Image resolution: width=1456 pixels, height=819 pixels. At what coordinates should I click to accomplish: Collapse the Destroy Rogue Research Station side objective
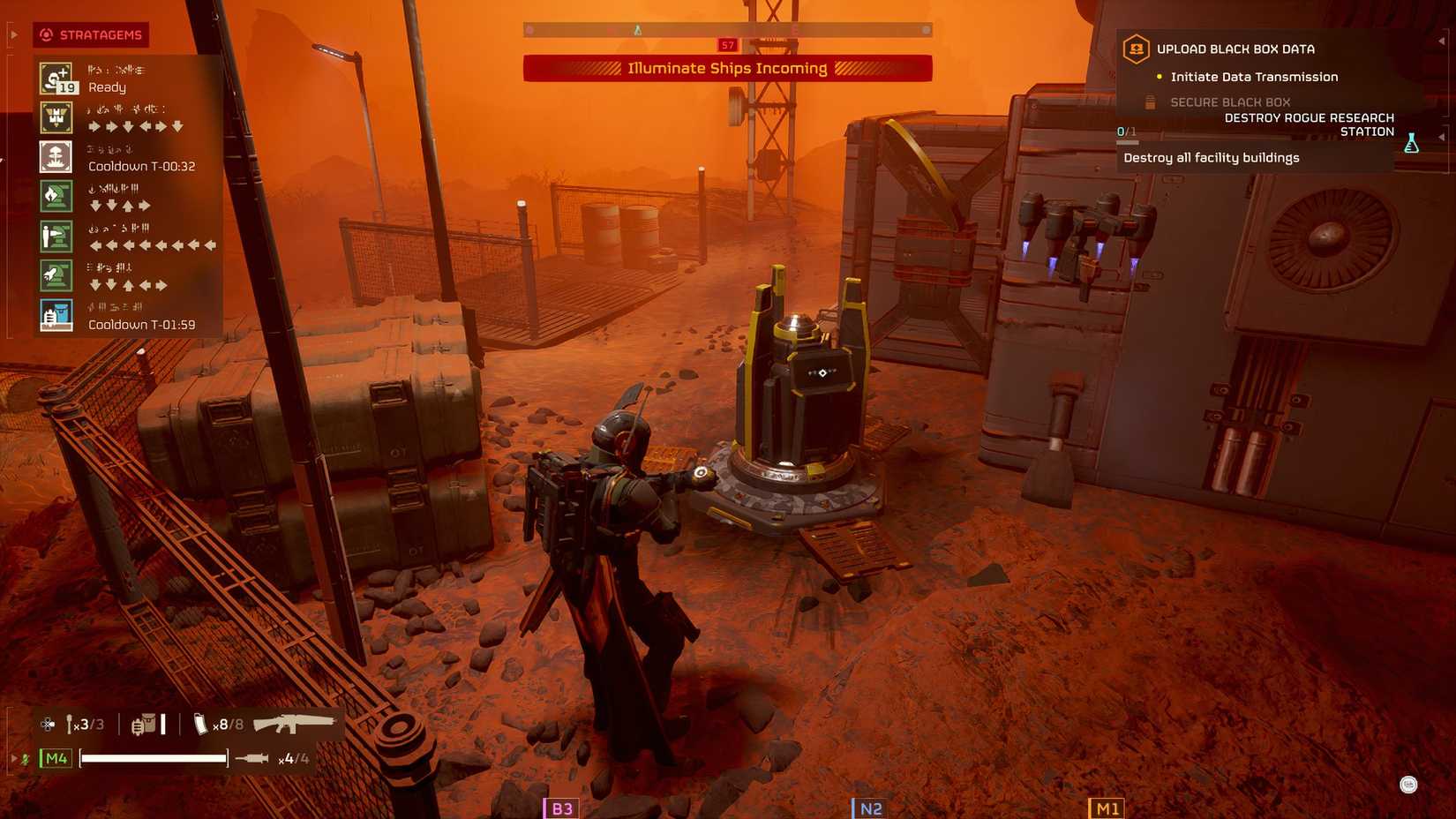tap(1444, 137)
